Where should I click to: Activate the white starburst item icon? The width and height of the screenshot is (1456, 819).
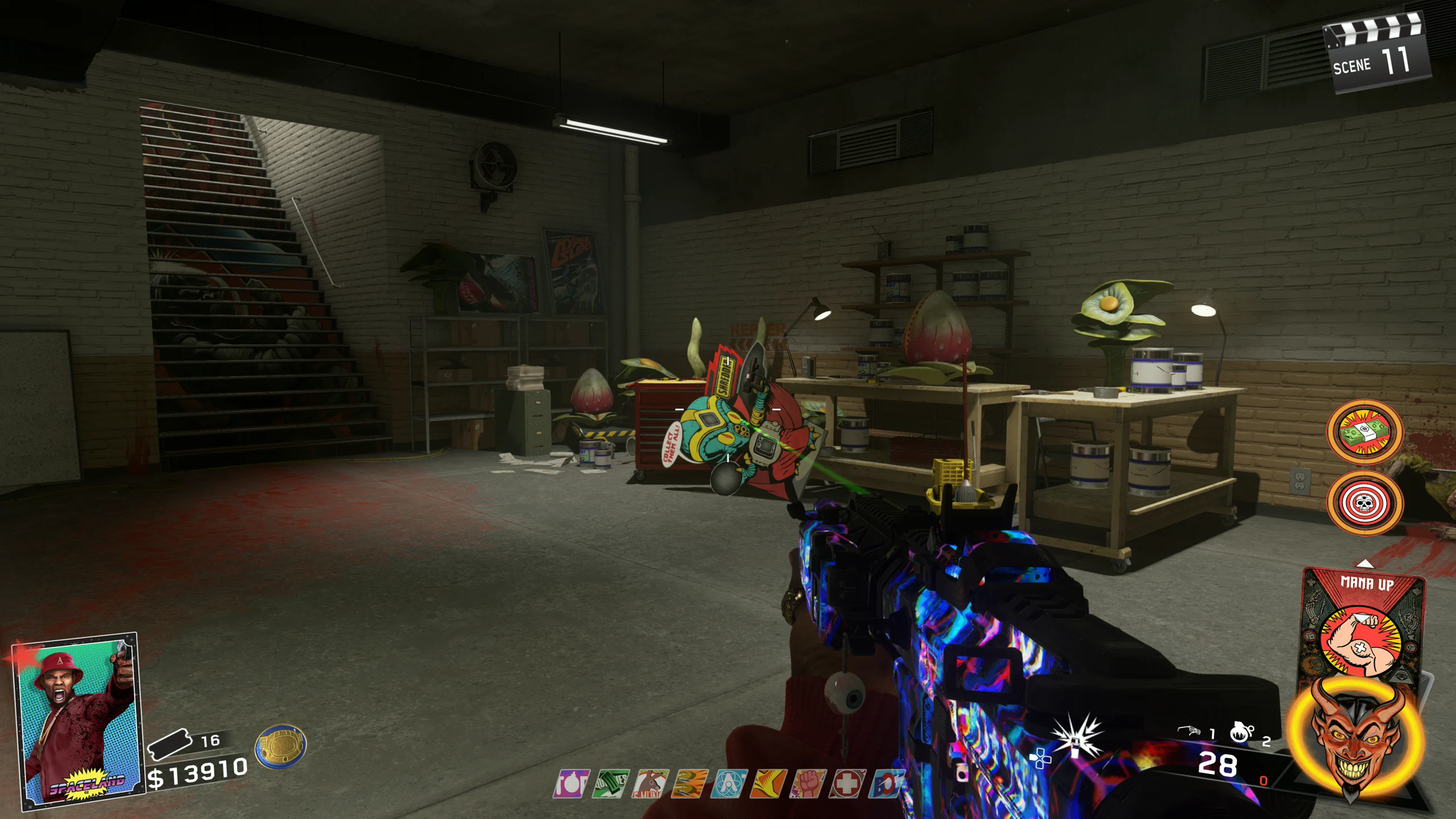(x=1076, y=737)
